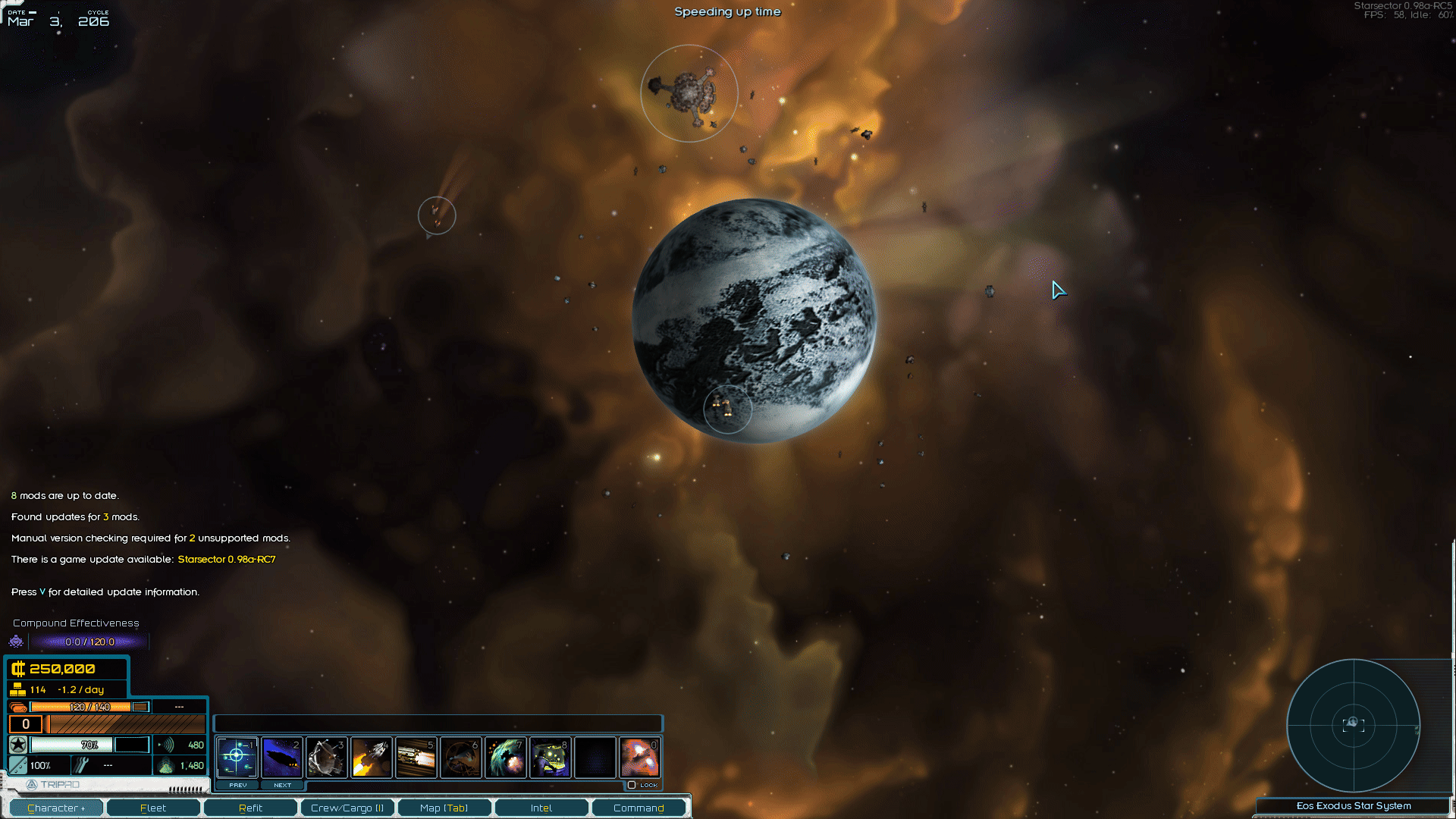Show the sector Map
This screenshot has height=819, width=1456.
[444, 808]
